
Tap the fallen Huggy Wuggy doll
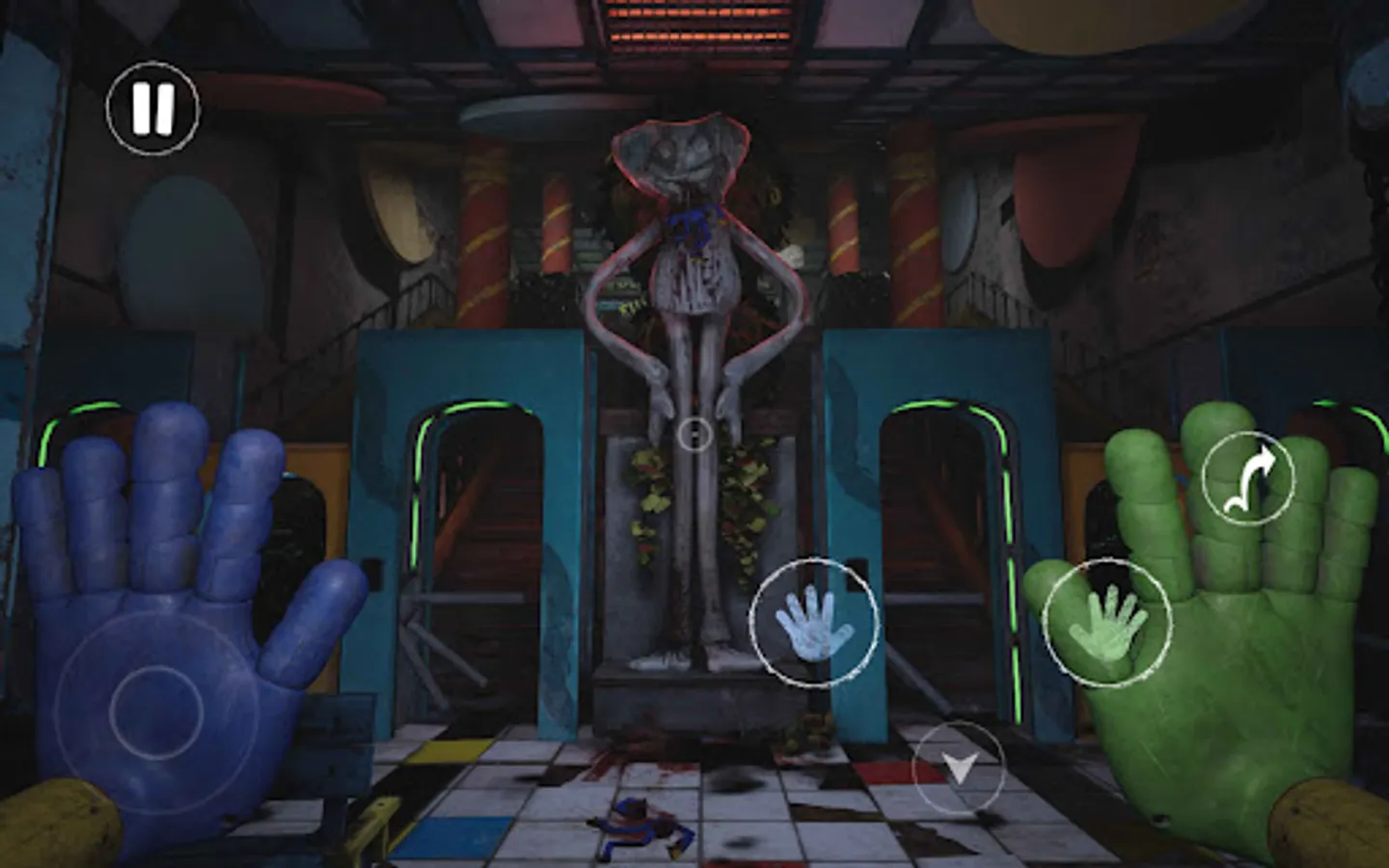[641, 825]
